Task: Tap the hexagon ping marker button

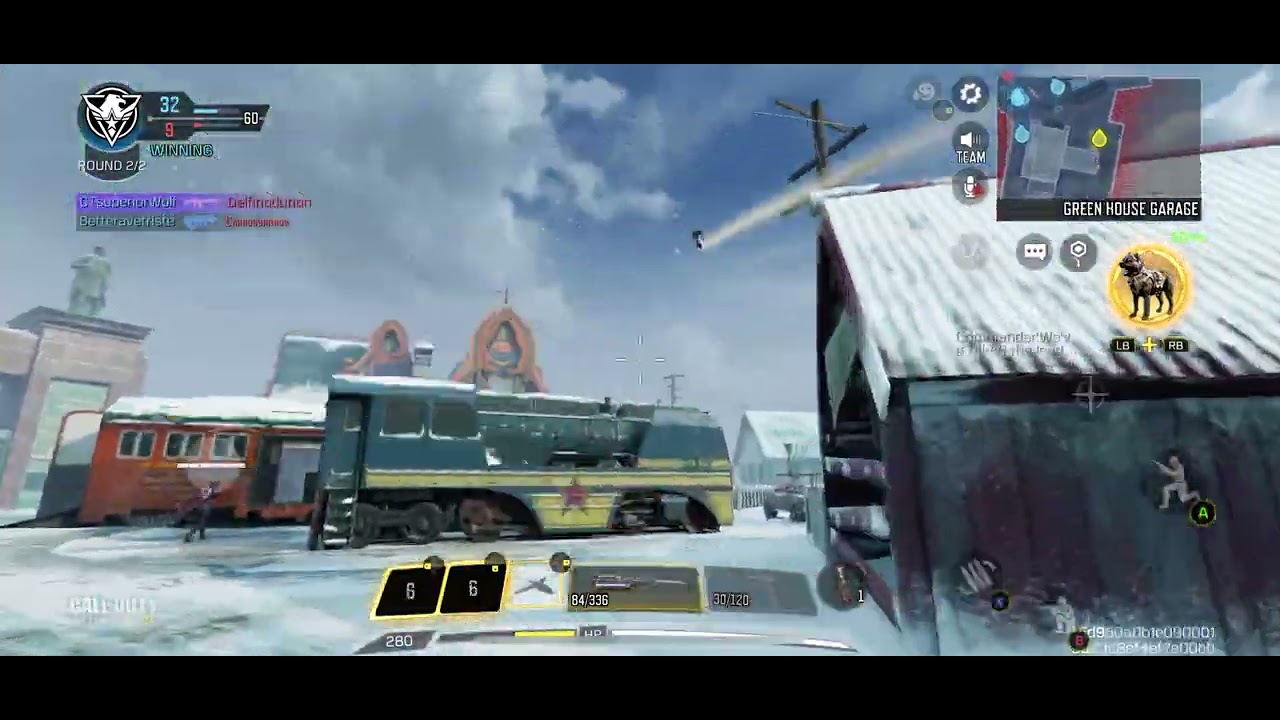Action: pyautogui.click(x=1078, y=252)
